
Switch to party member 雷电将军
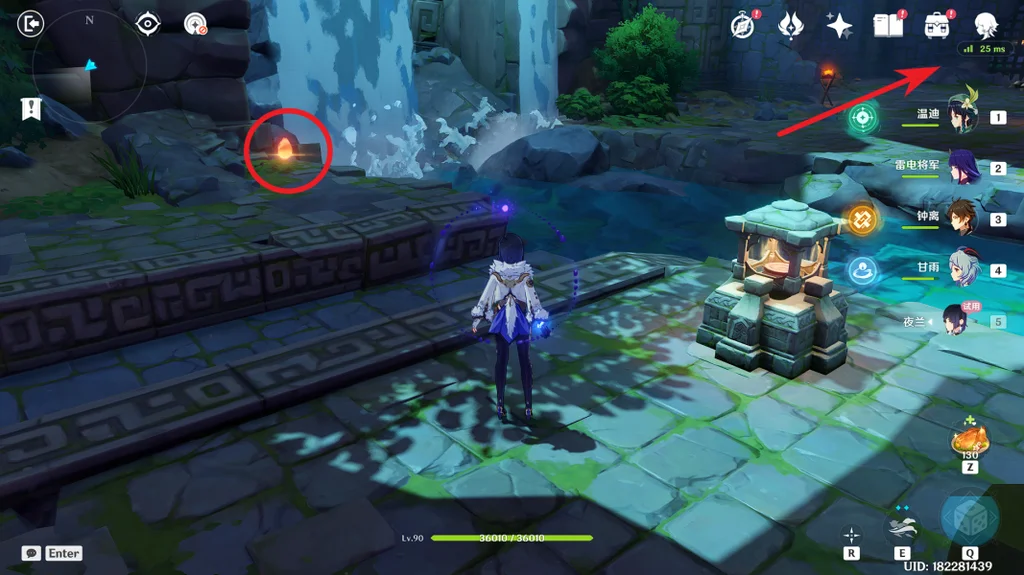[x=963, y=168]
